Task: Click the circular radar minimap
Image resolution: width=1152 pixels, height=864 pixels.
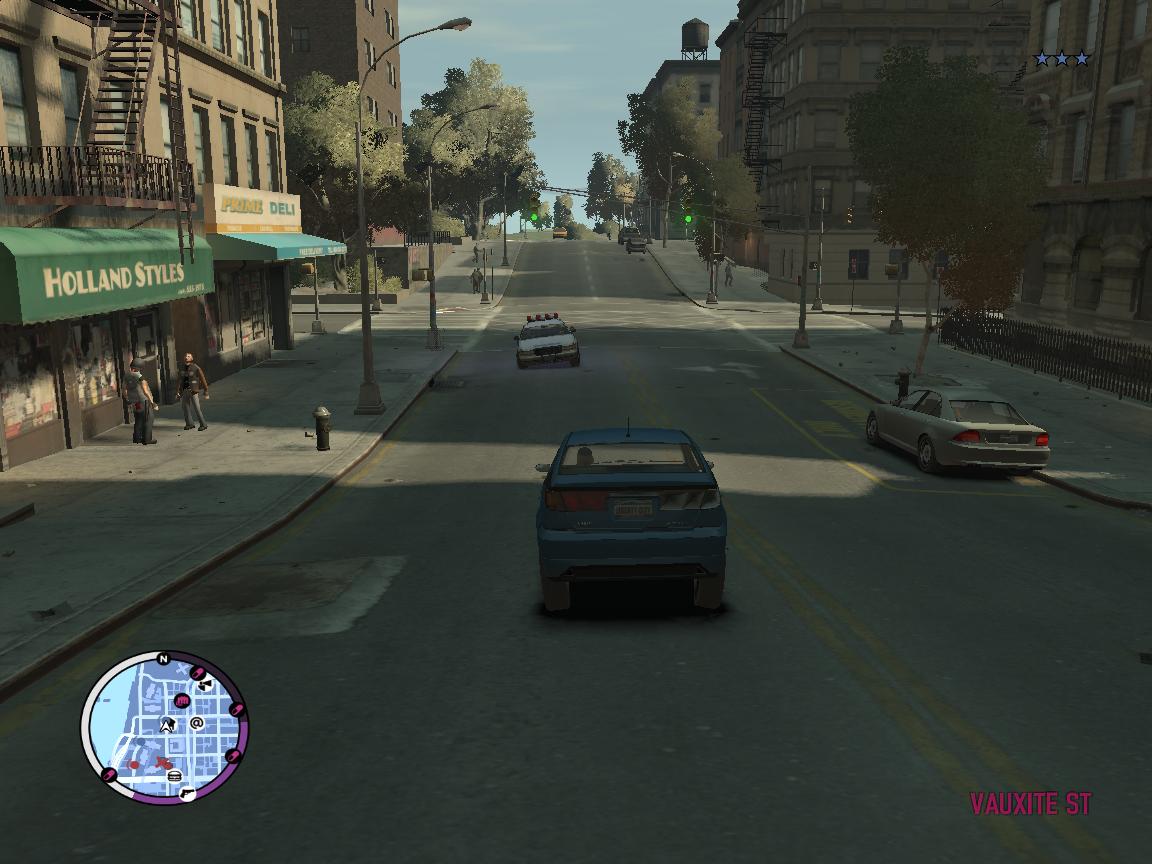Action: point(164,728)
